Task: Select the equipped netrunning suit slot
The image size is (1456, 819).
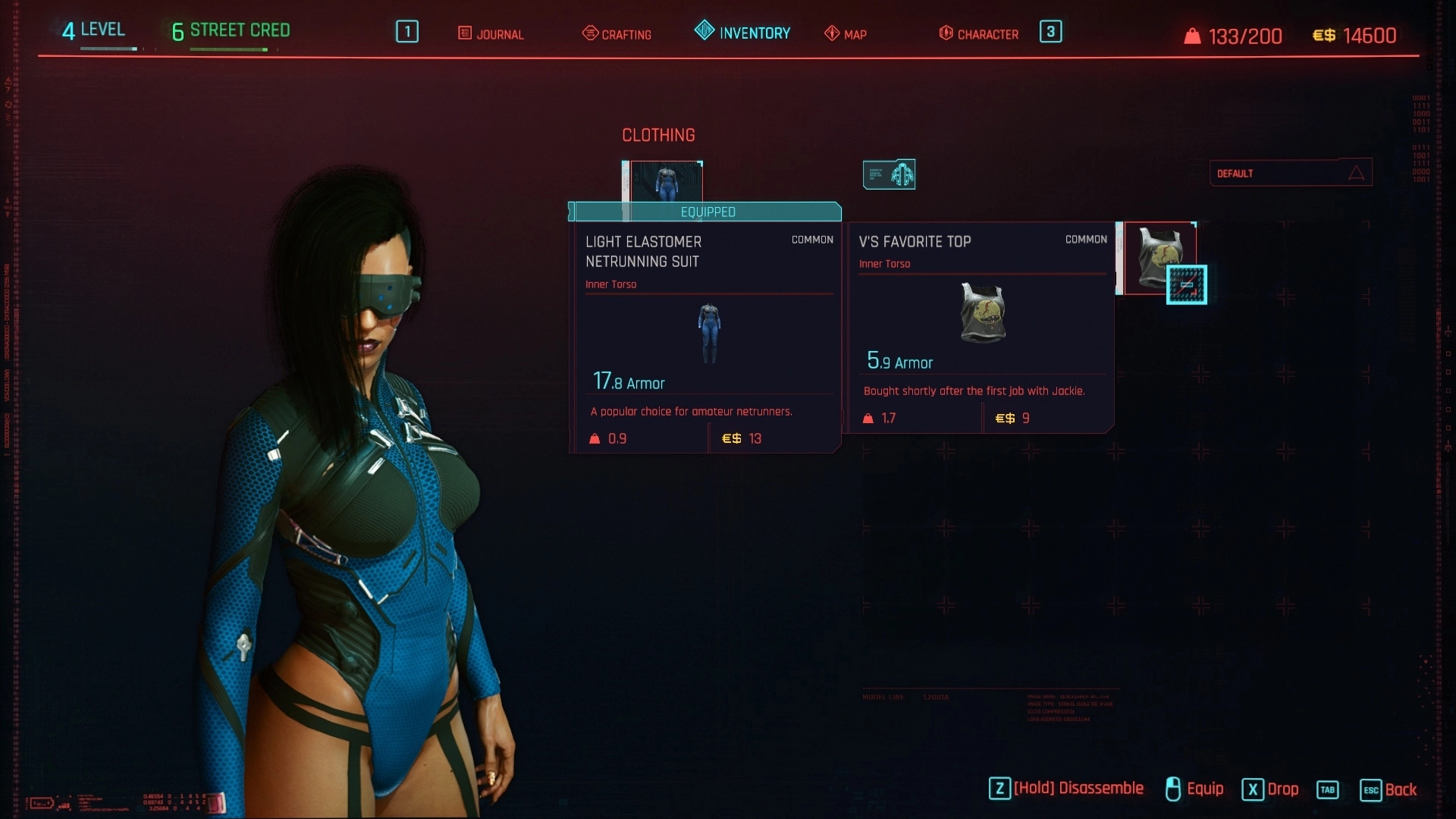Action: click(x=665, y=181)
